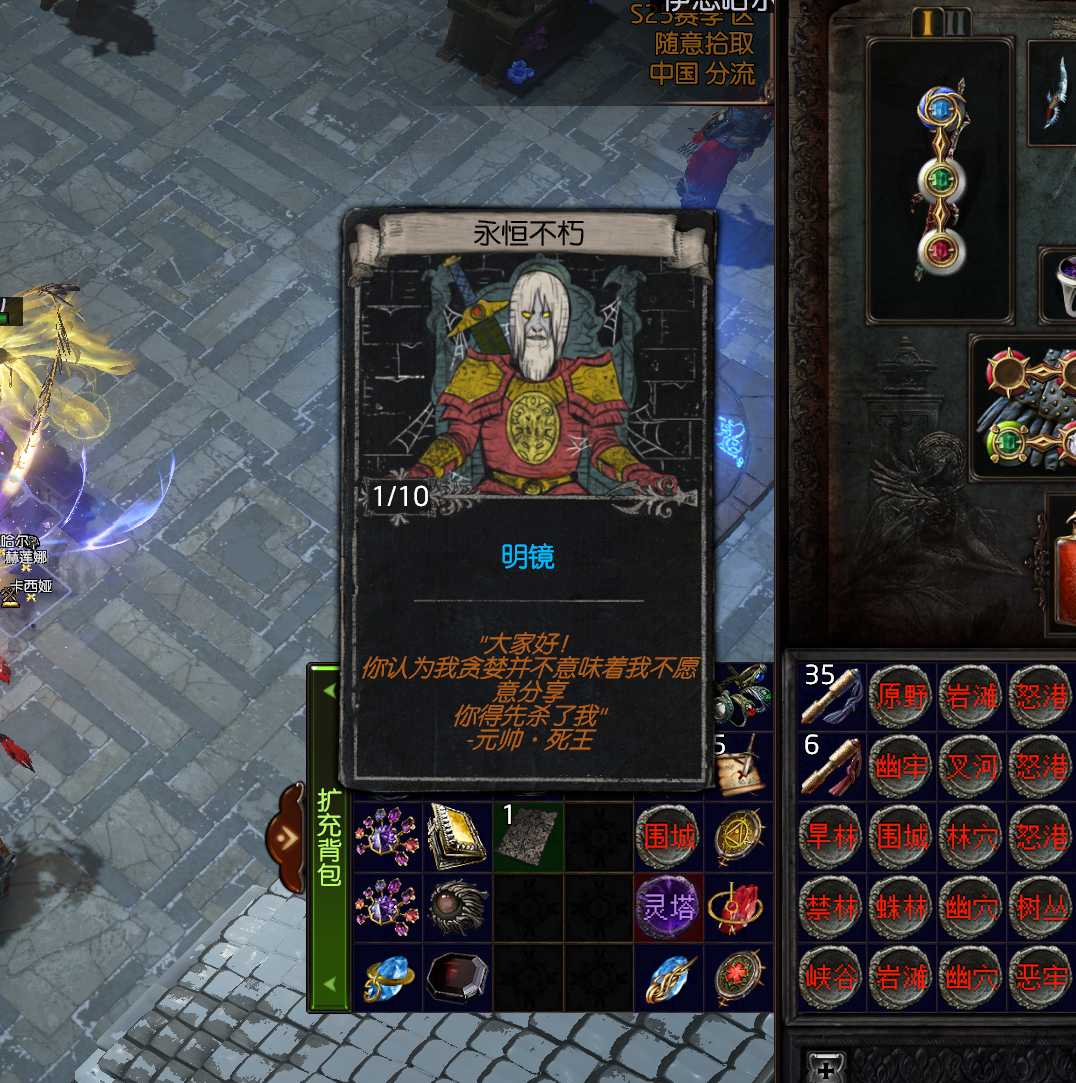Viewport: 1076px width, 1083px height.
Task: Click the equipped weapon with three gem sockets
Action: click(939, 180)
